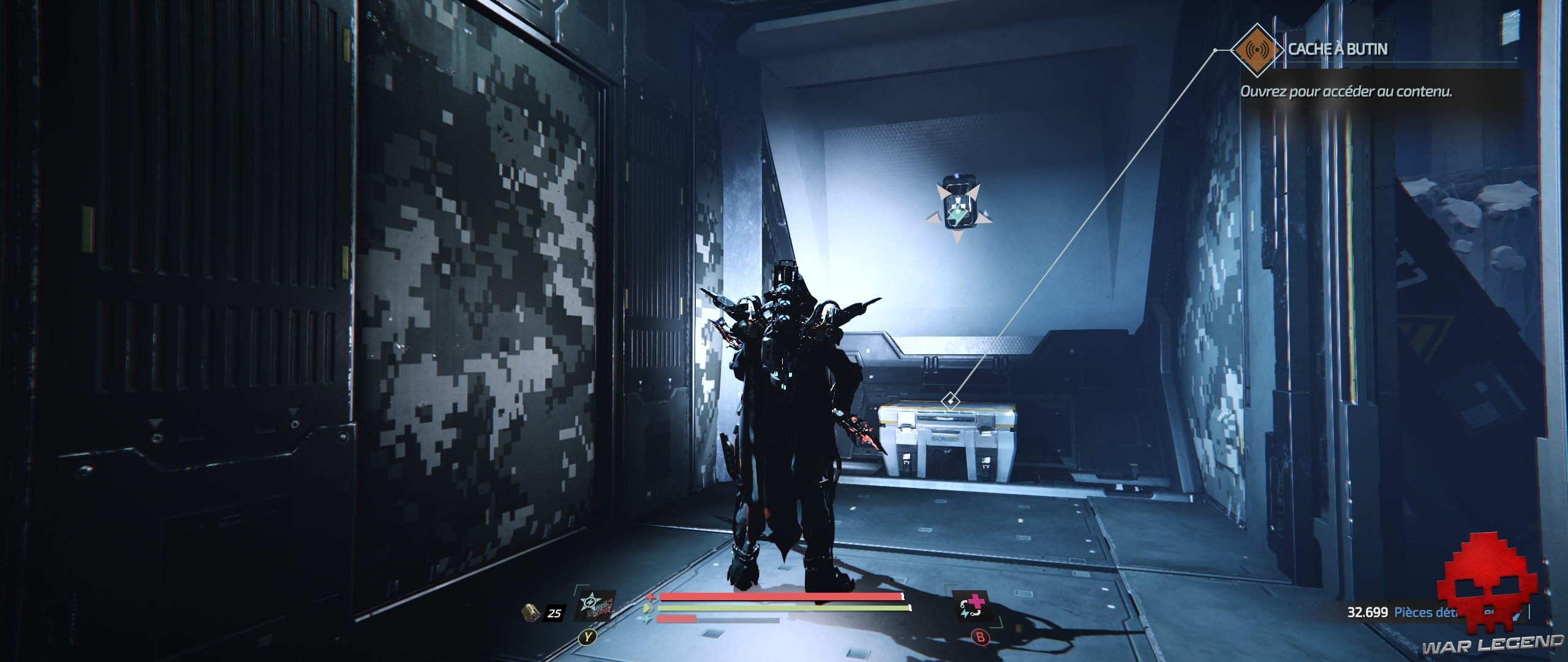Click the red health cross icon

click(650, 596)
